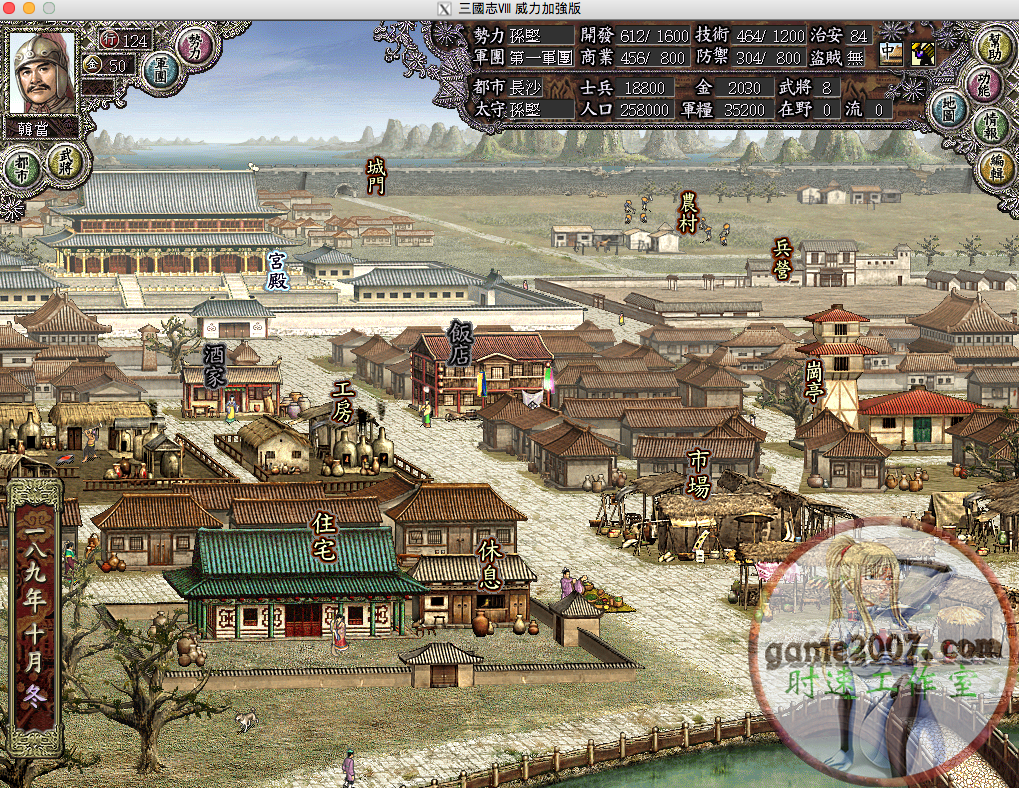Click the armored horse head icon
The width and height of the screenshot is (1019, 788).
pos(922,53)
